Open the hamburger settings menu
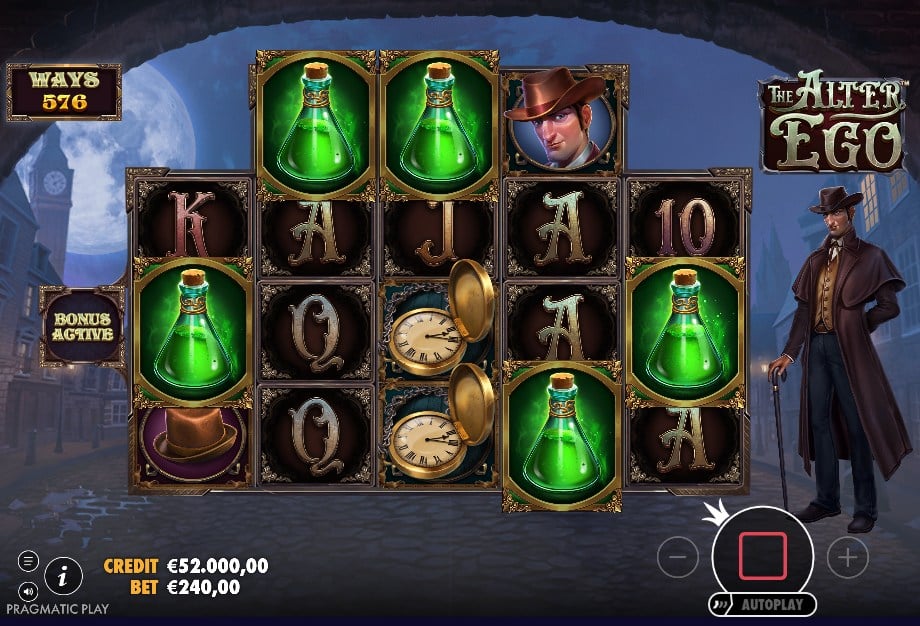 (28, 562)
